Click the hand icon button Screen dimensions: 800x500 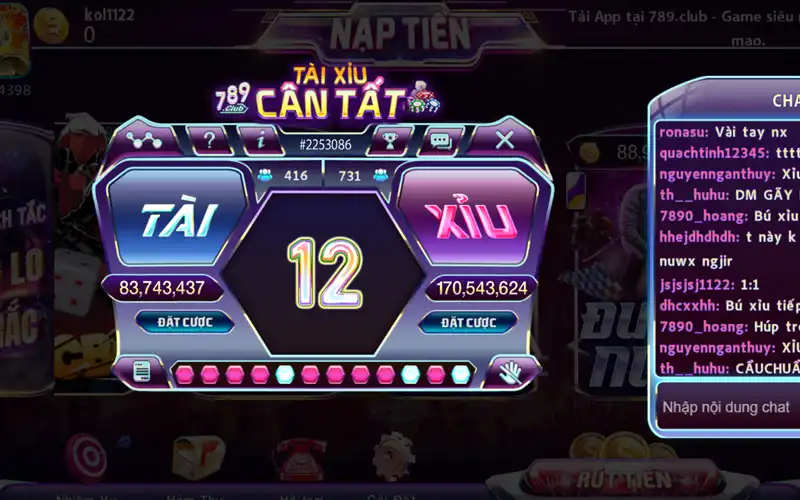[x=510, y=372]
